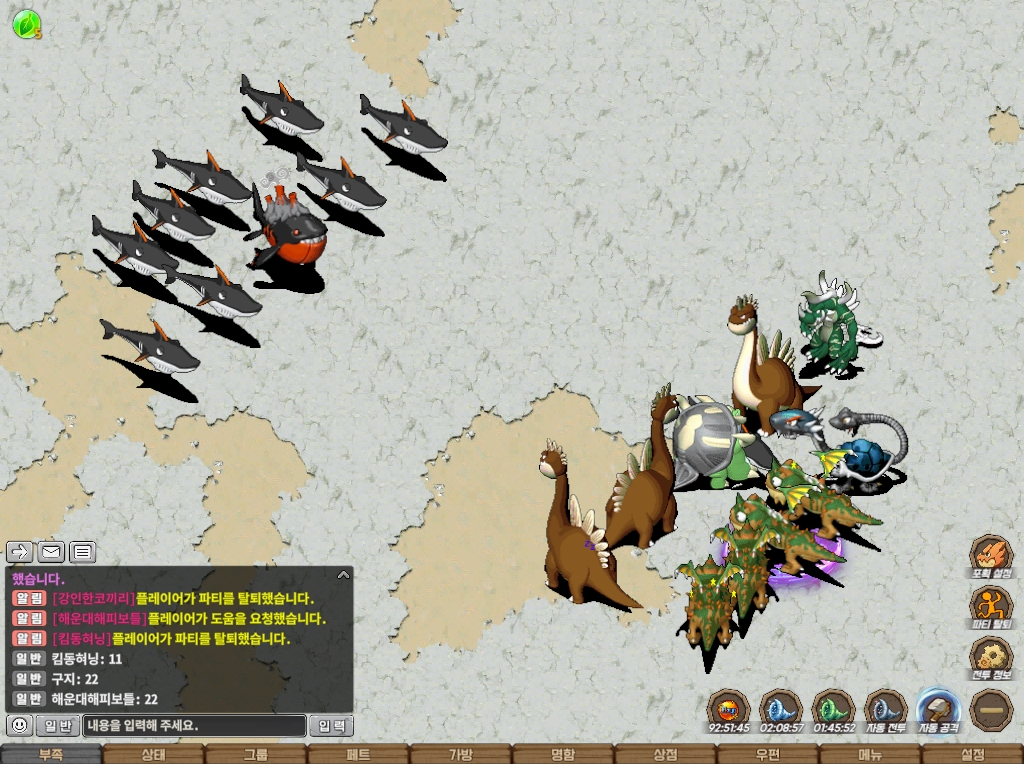Open the 부족 (Tribe) tab
Image resolution: width=1024 pixels, height=764 pixels.
coord(51,755)
